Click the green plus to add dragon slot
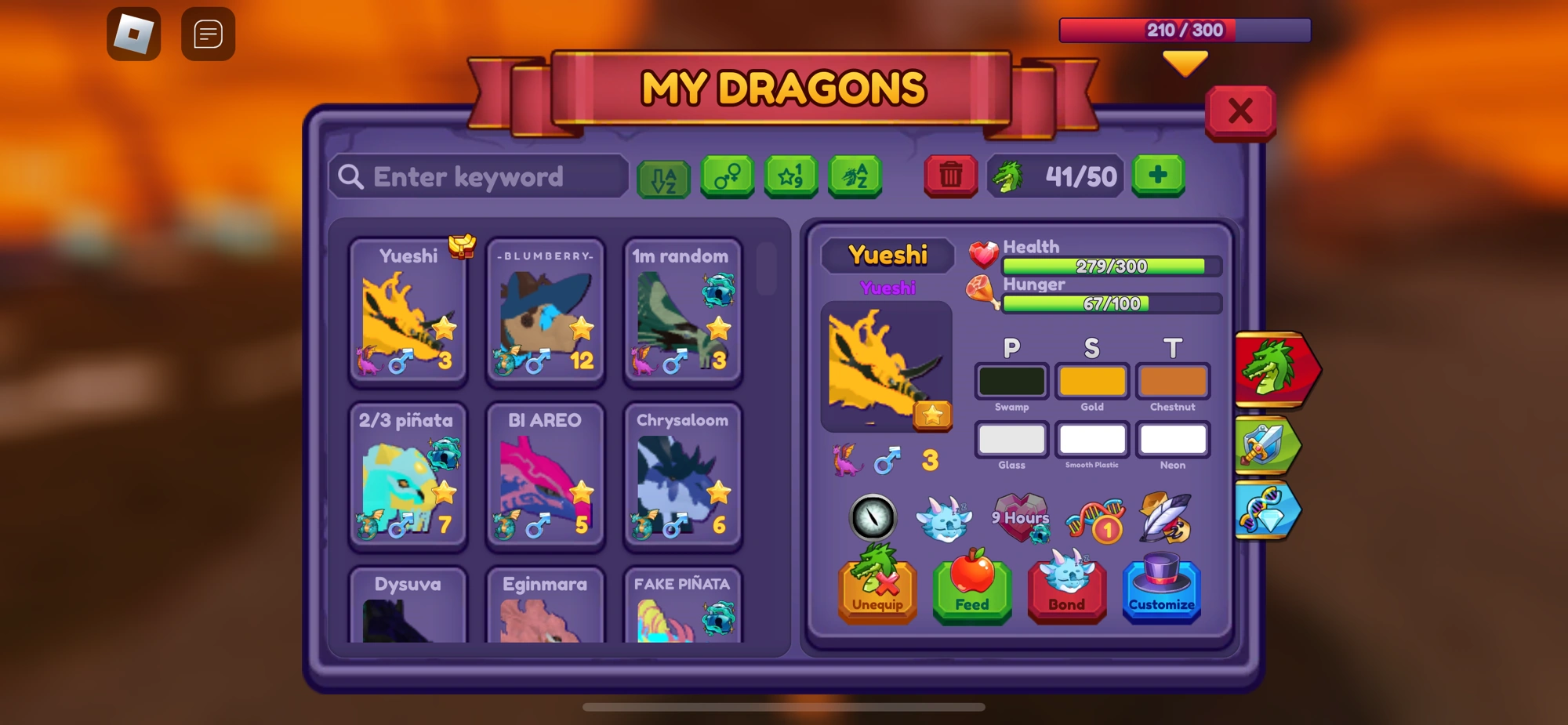 1159,176
